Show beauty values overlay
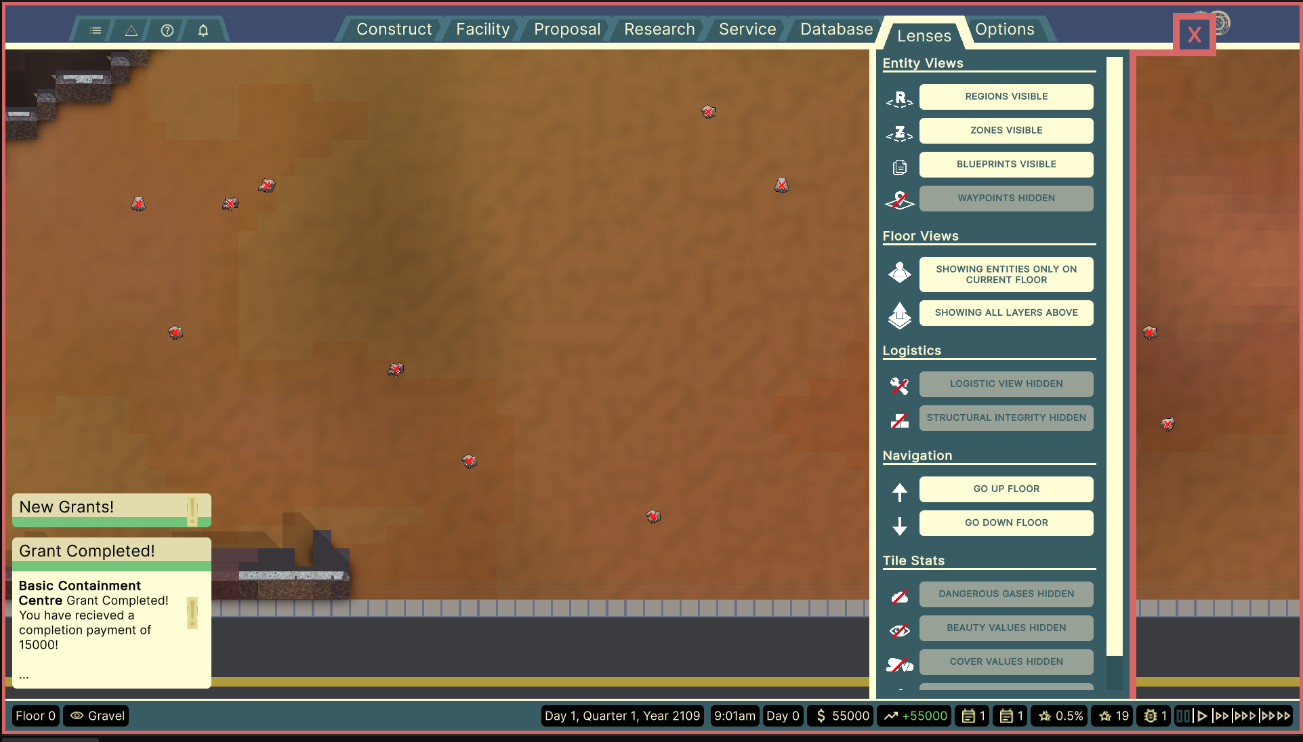This screenshot has width=1303, height=742. point(1006,628)
